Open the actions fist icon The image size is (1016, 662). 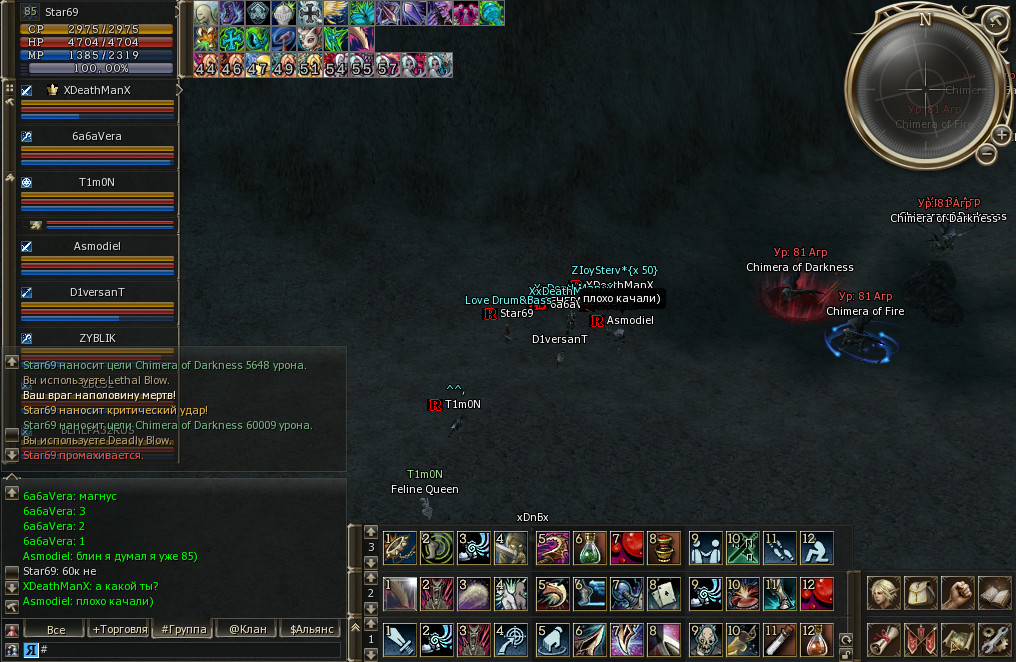[957, 593]
